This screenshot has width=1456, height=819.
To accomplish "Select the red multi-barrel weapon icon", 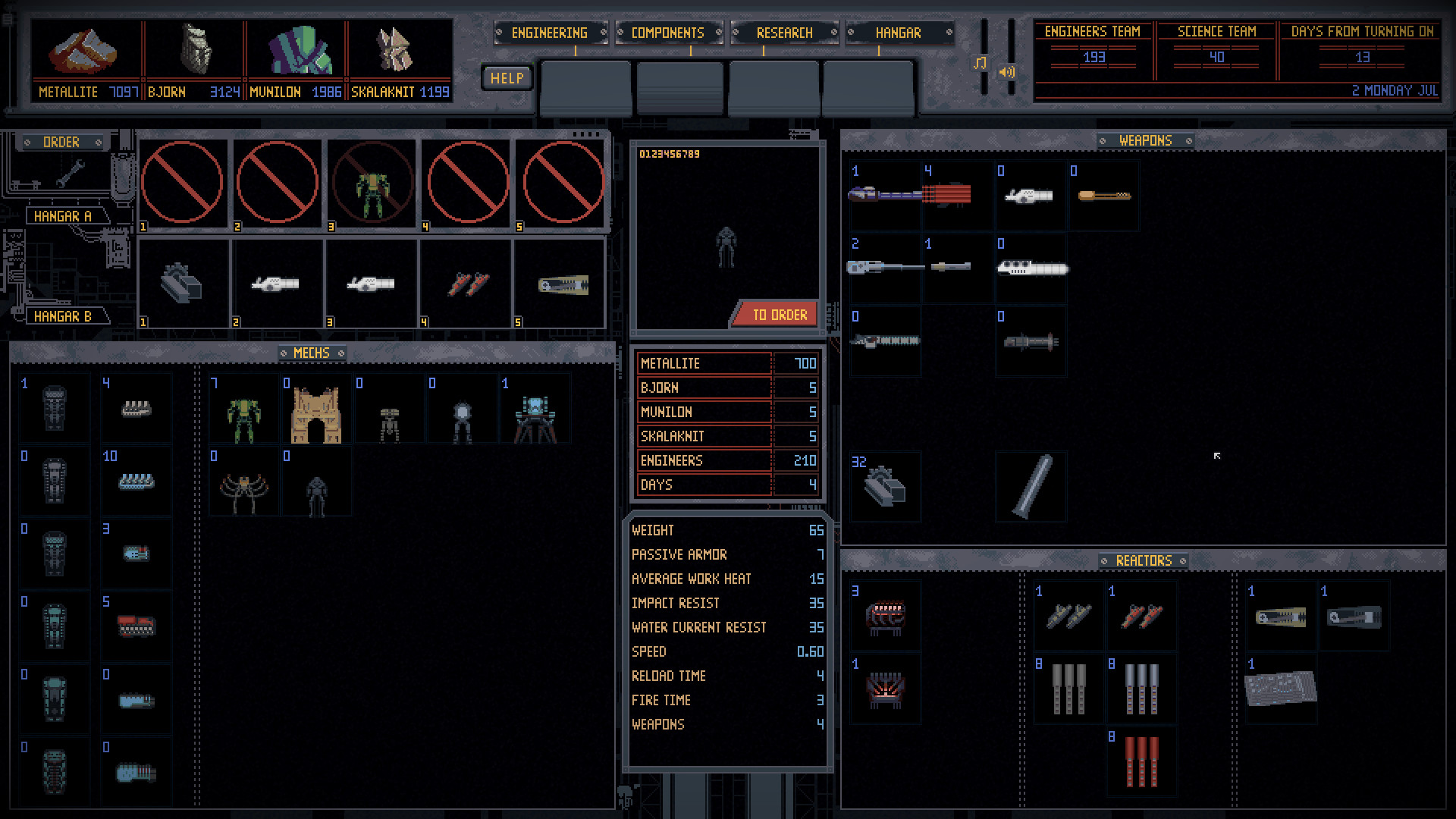I will [948, 194].
